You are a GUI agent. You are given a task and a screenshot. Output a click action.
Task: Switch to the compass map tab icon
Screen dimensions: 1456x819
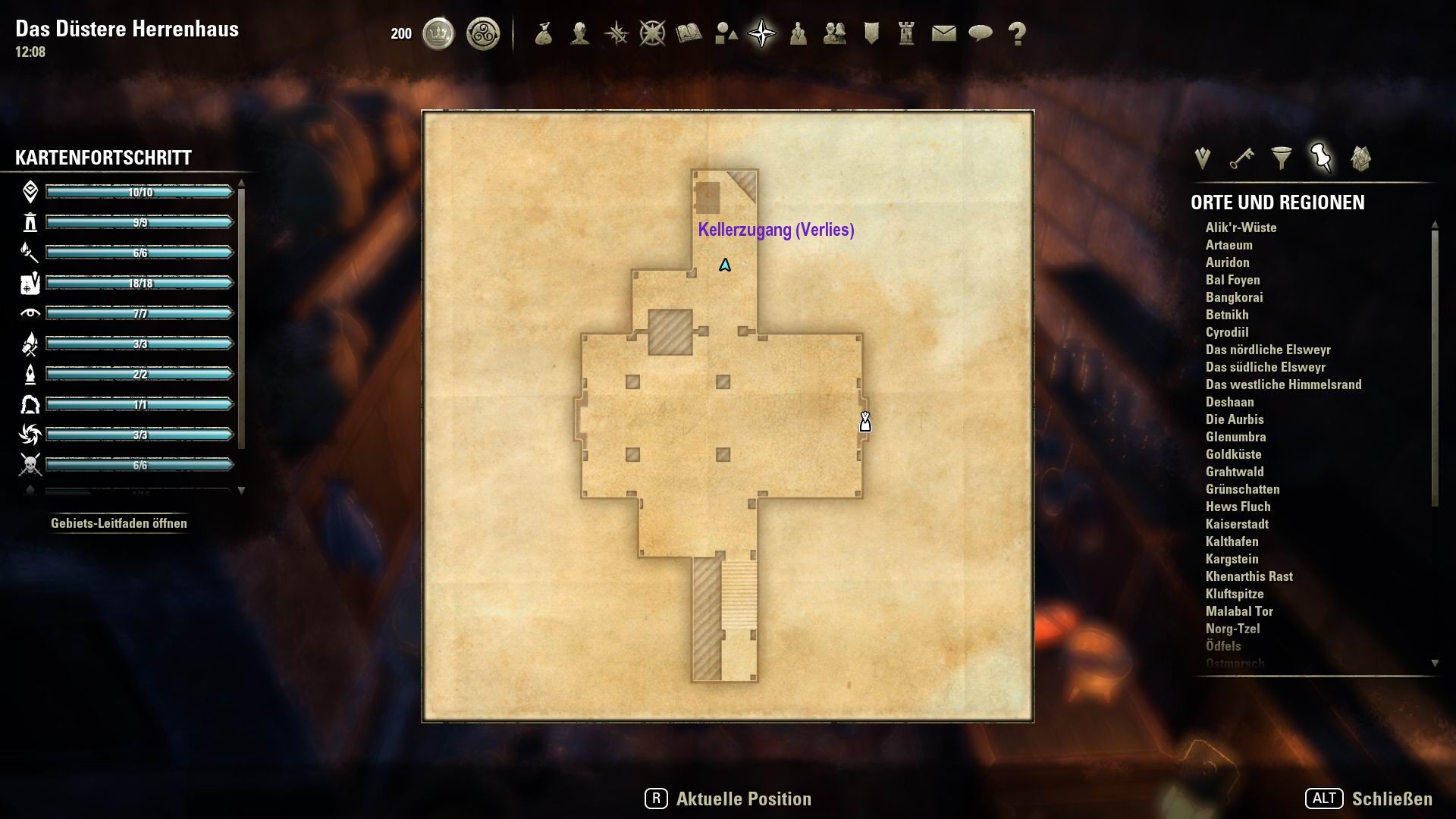(762, 33)
